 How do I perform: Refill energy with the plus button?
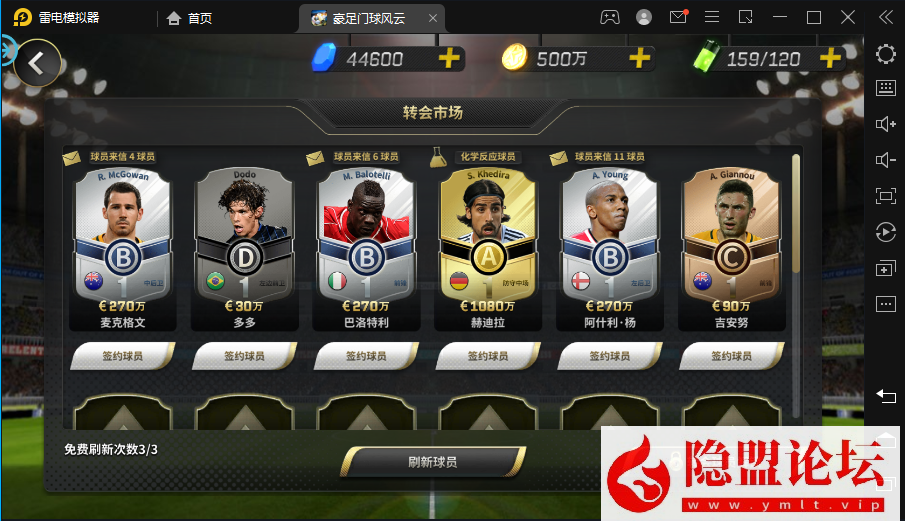click(829, 58)
